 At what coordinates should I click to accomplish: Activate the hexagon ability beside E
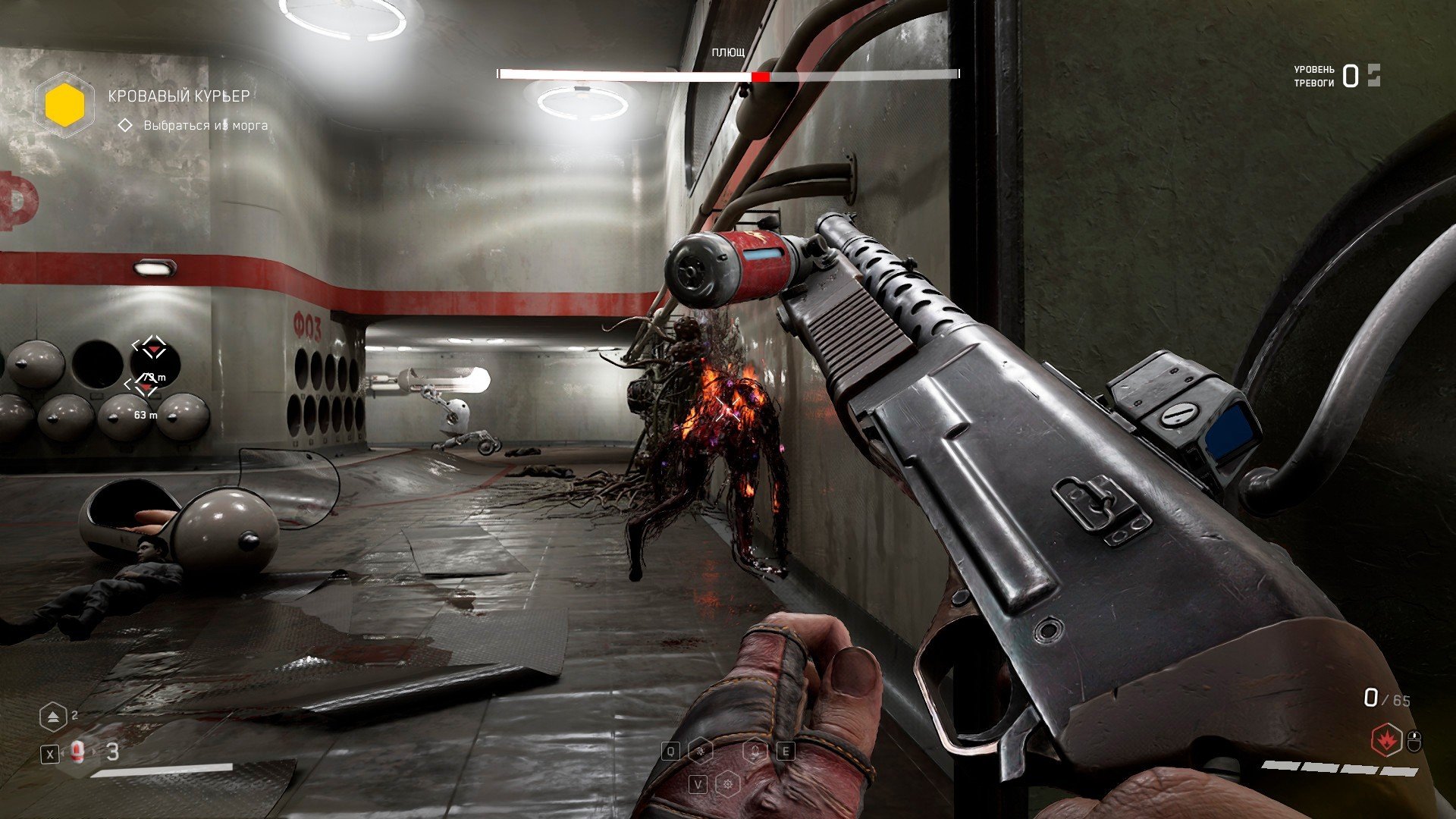click(755, 751)
